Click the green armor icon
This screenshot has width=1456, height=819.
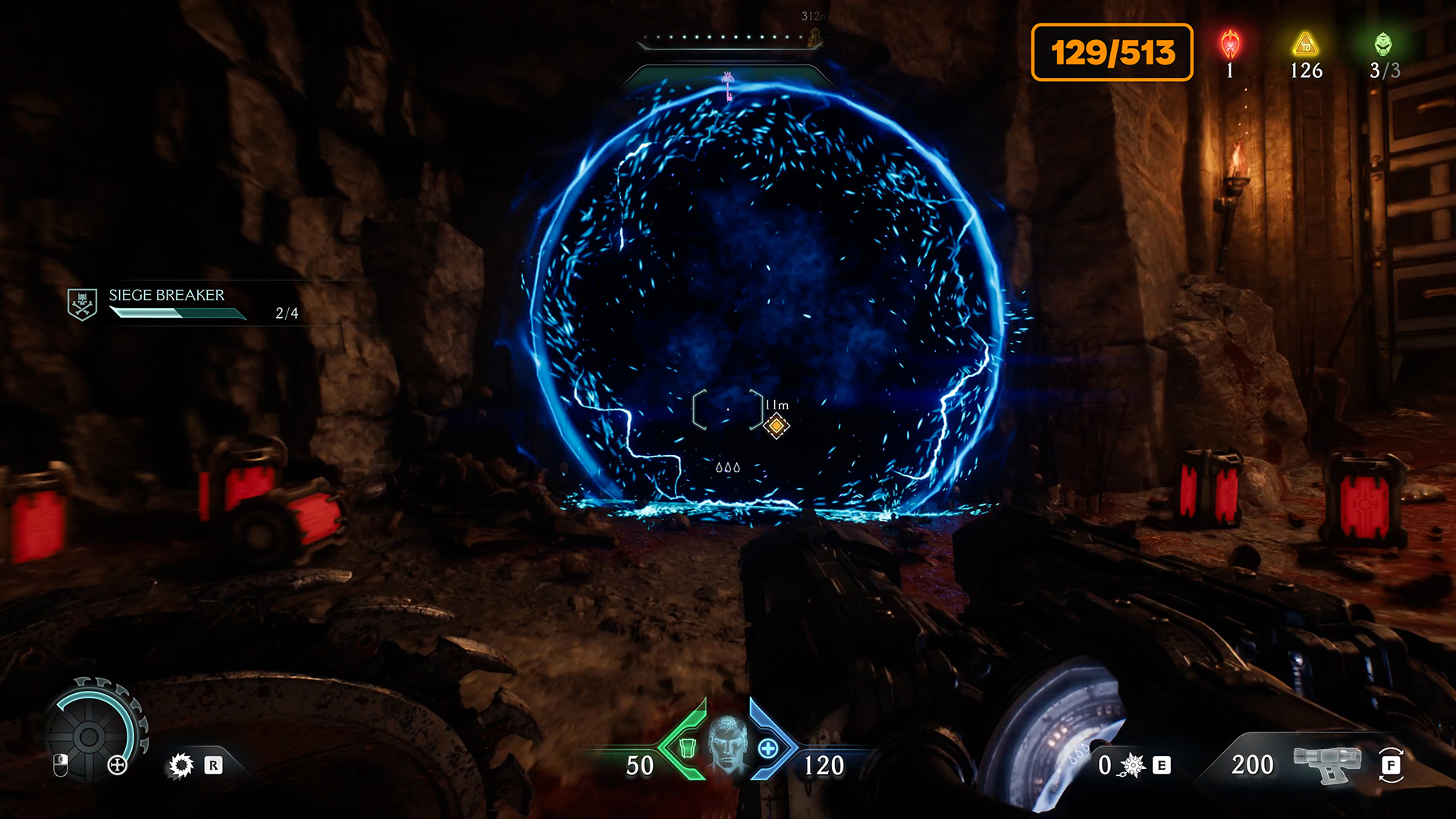click(x=687, y=748)
